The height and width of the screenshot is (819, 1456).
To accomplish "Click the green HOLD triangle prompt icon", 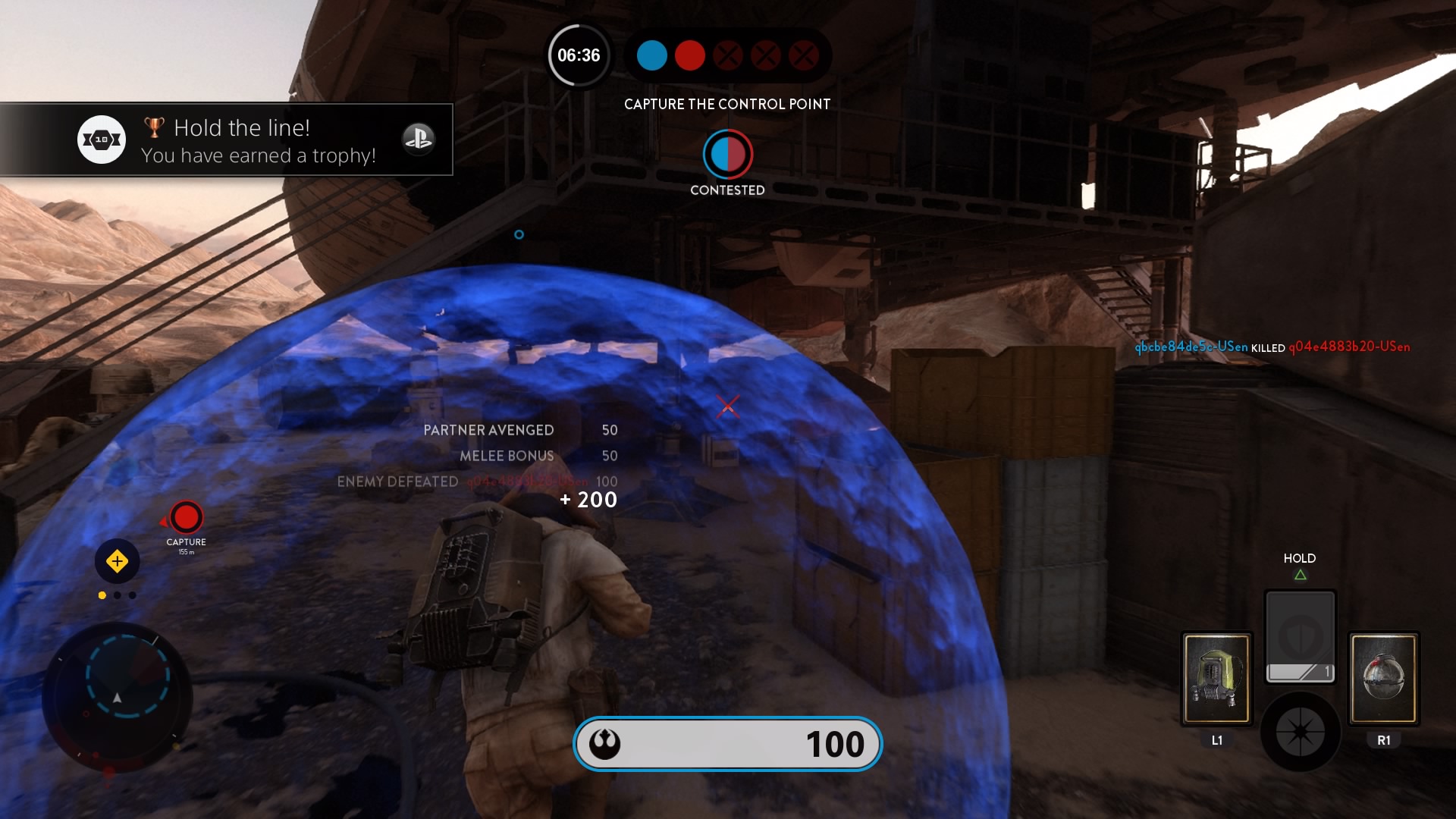I will [x=1301, y=574].
